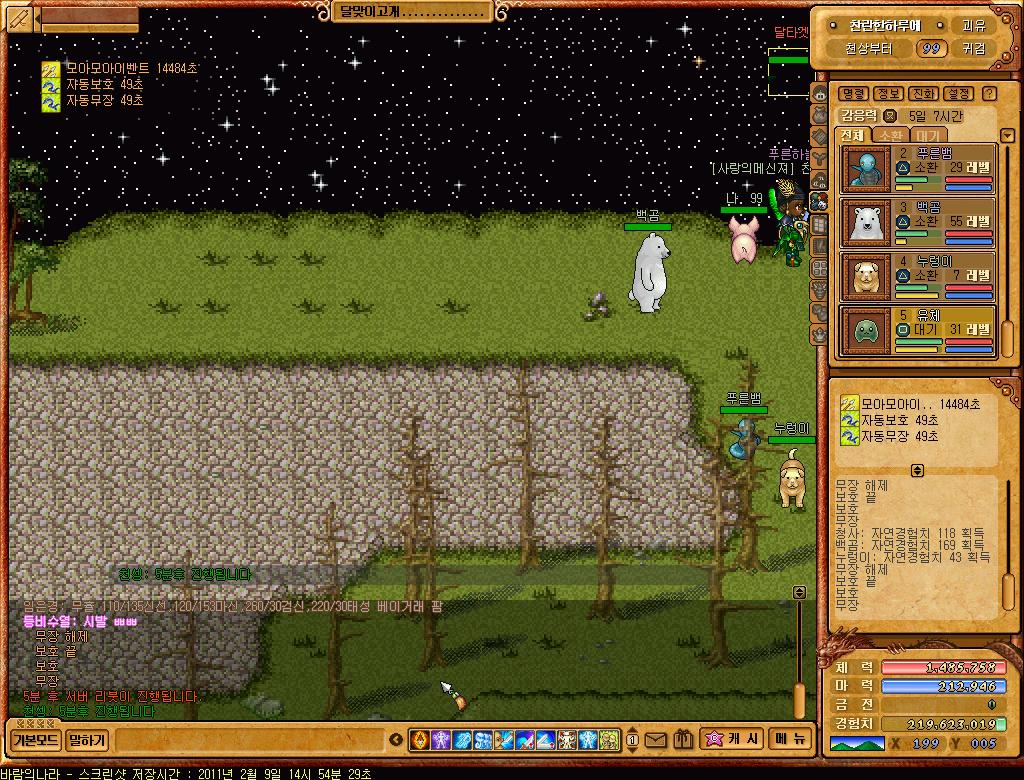Open the mail envelope icon

pyautogui.click(x=655, y=741)
